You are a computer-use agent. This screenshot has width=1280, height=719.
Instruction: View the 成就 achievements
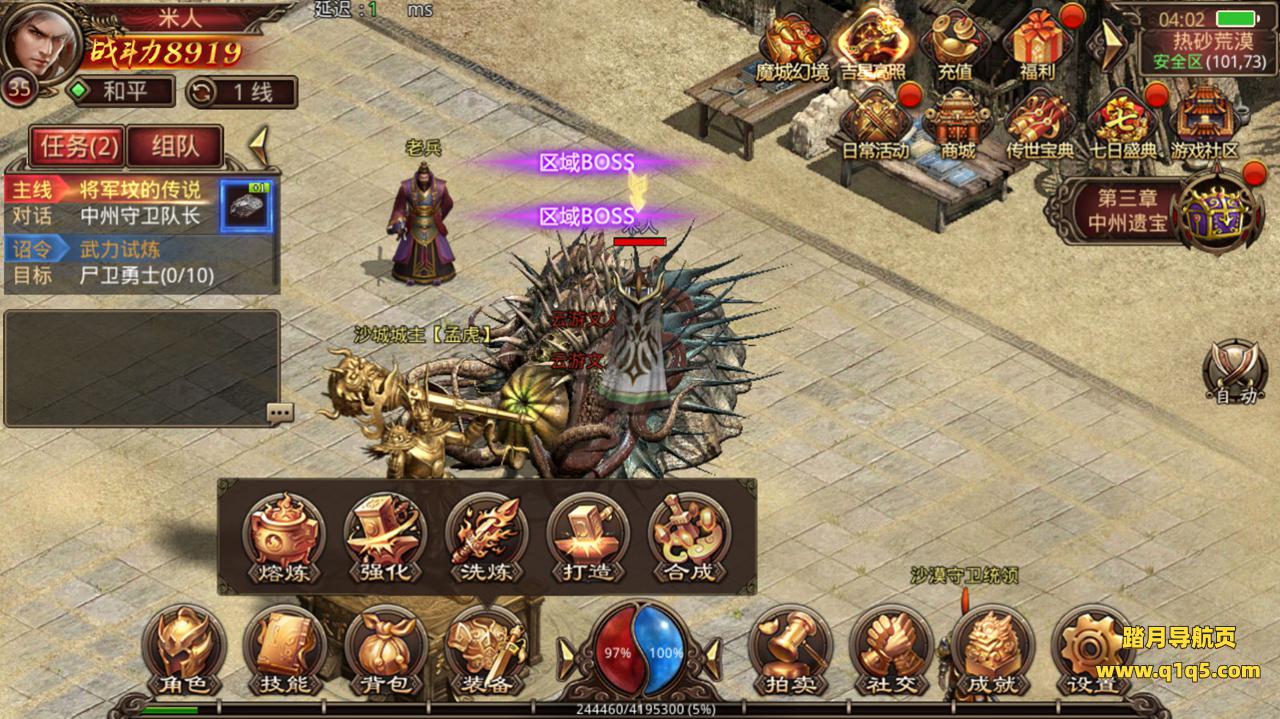coord(992,650)
